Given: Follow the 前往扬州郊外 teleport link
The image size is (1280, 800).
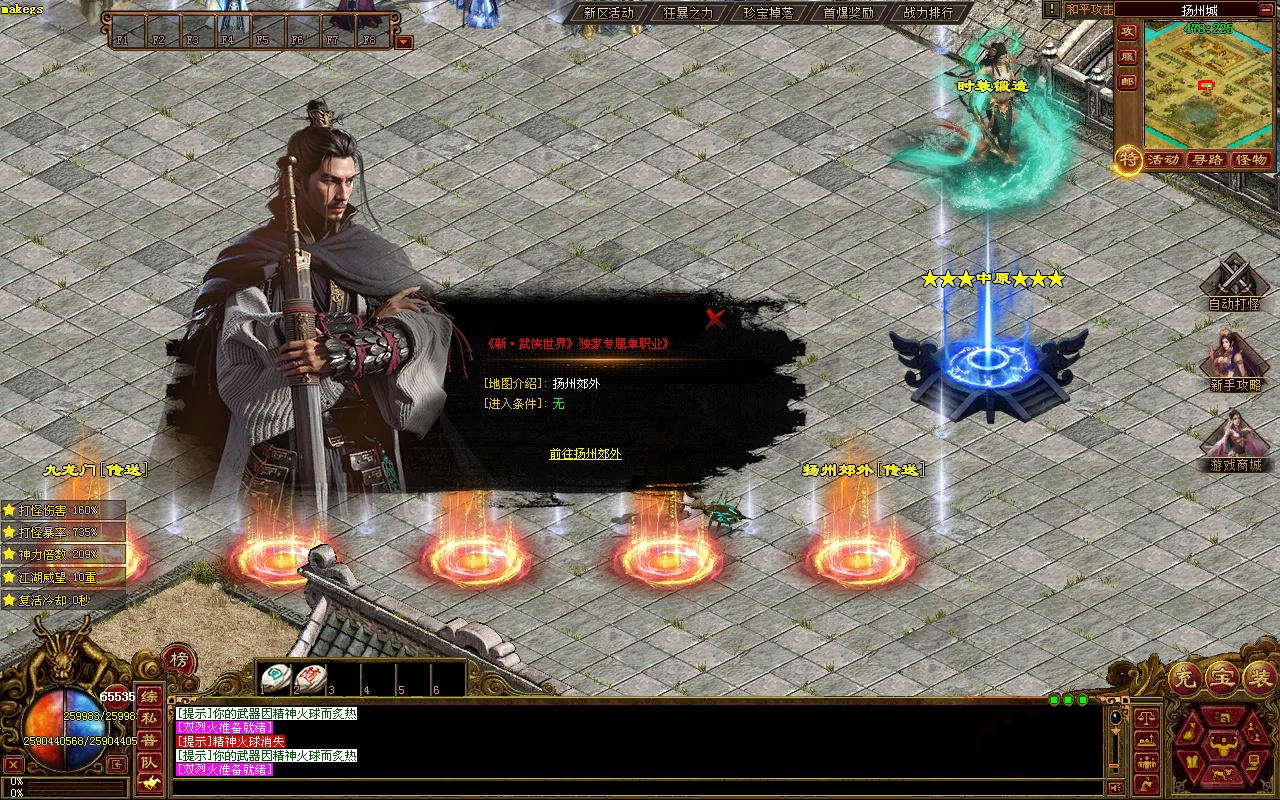Looking at the screenshot, I should pos(585,454).
